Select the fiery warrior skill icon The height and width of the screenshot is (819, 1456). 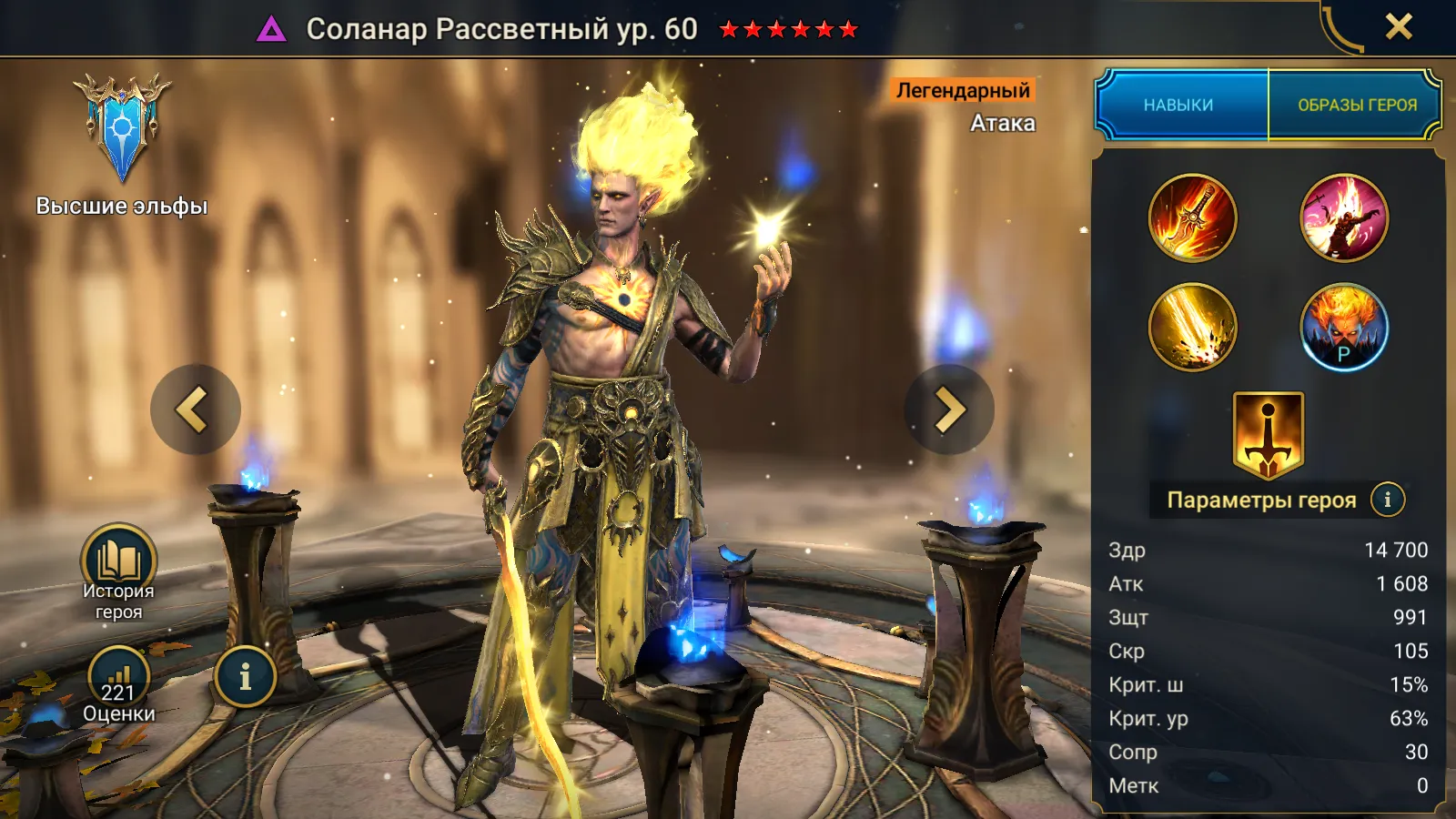click(x=1344, y=218)
